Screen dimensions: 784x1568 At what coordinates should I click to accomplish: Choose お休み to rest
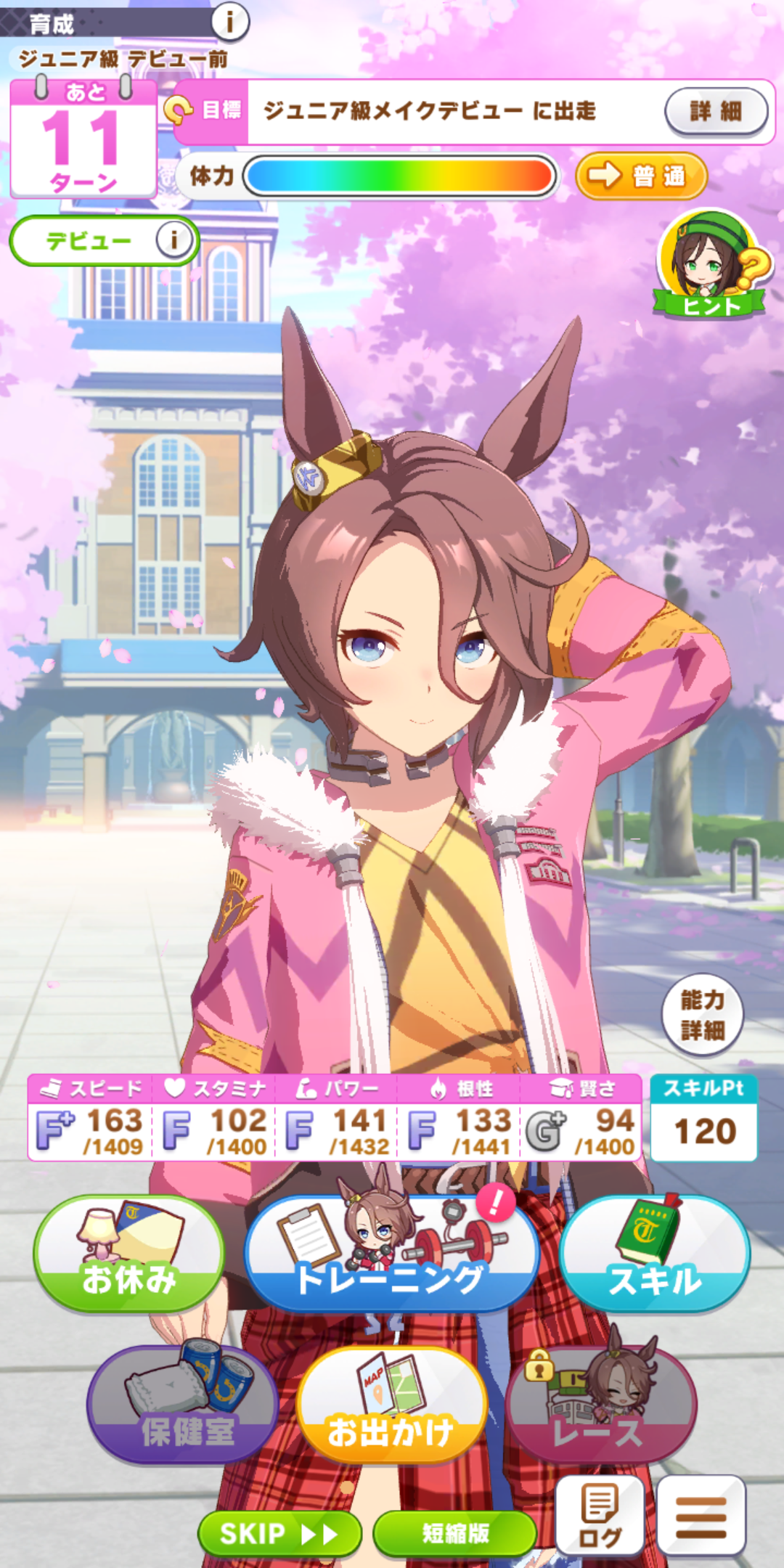click(x=129, y=1254)
